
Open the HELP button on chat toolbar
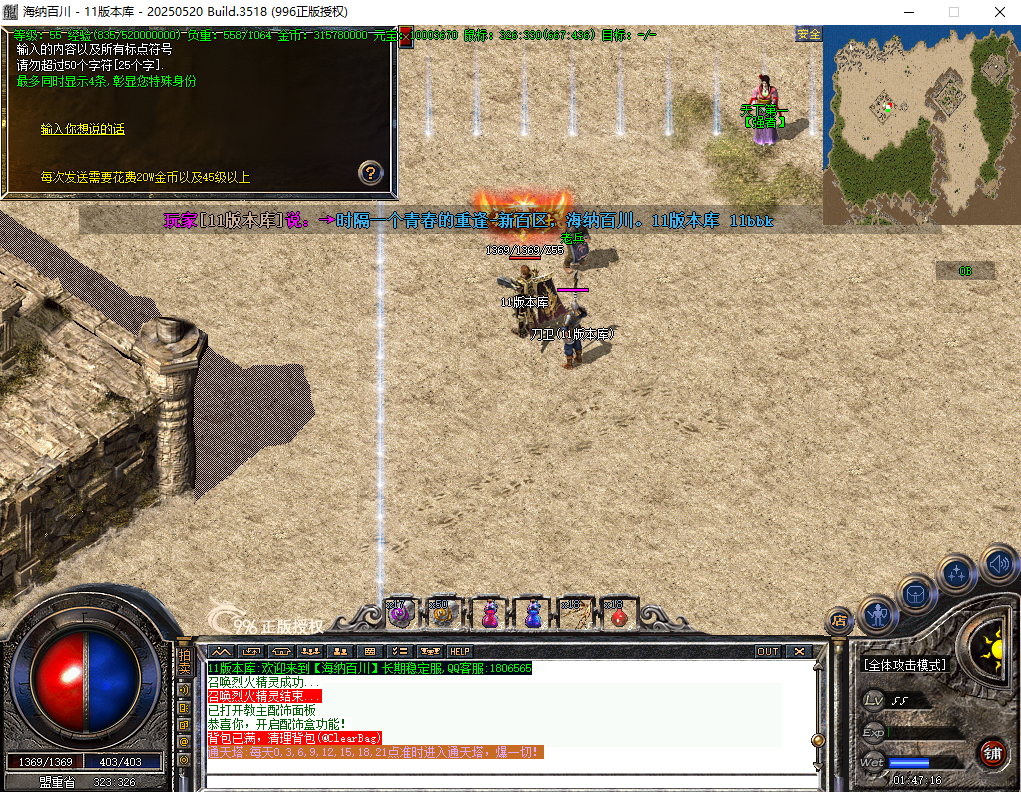click(459, 651)
